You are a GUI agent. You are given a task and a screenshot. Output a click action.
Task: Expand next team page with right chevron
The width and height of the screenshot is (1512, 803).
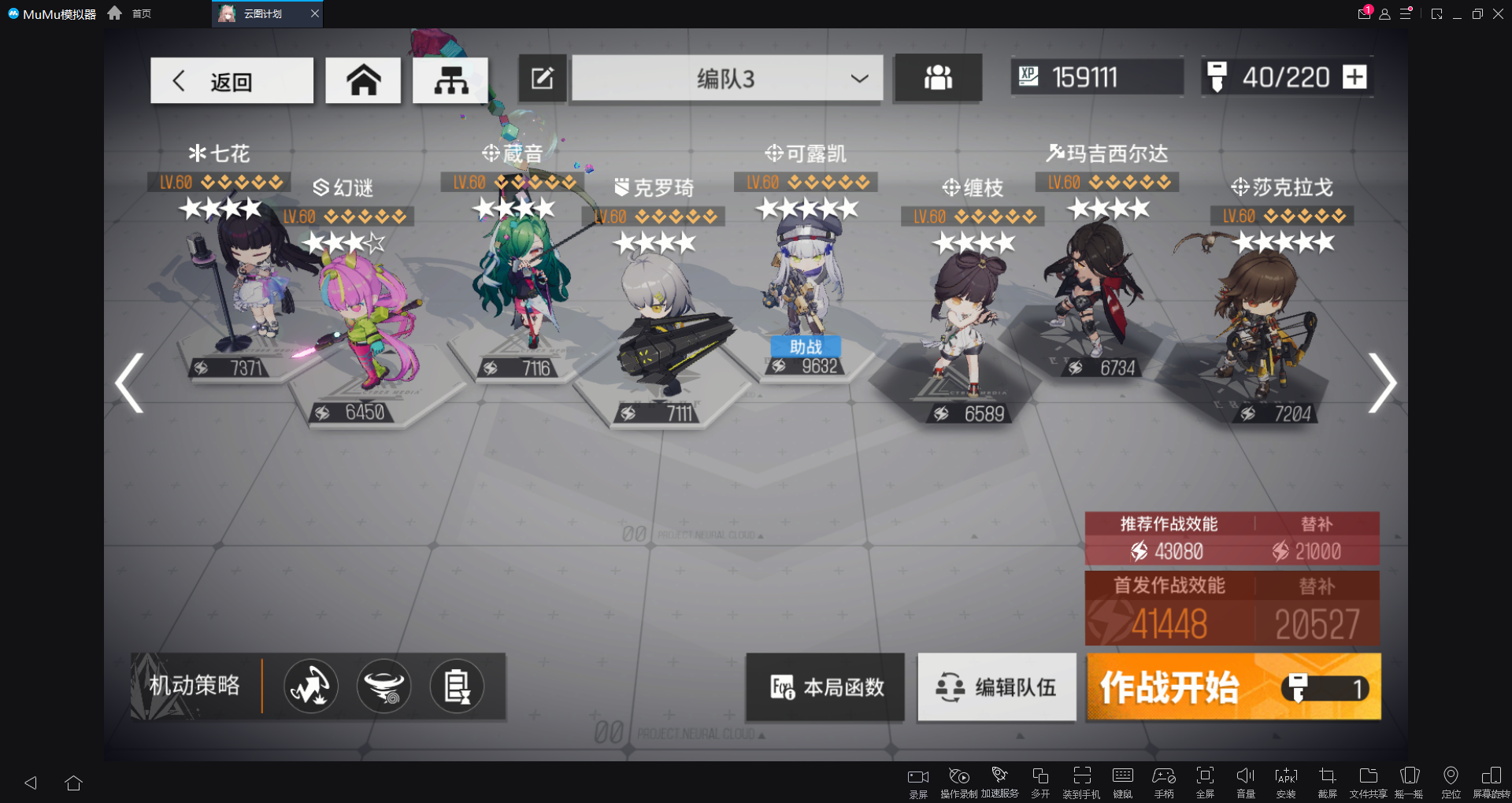tap(1384, 382)
